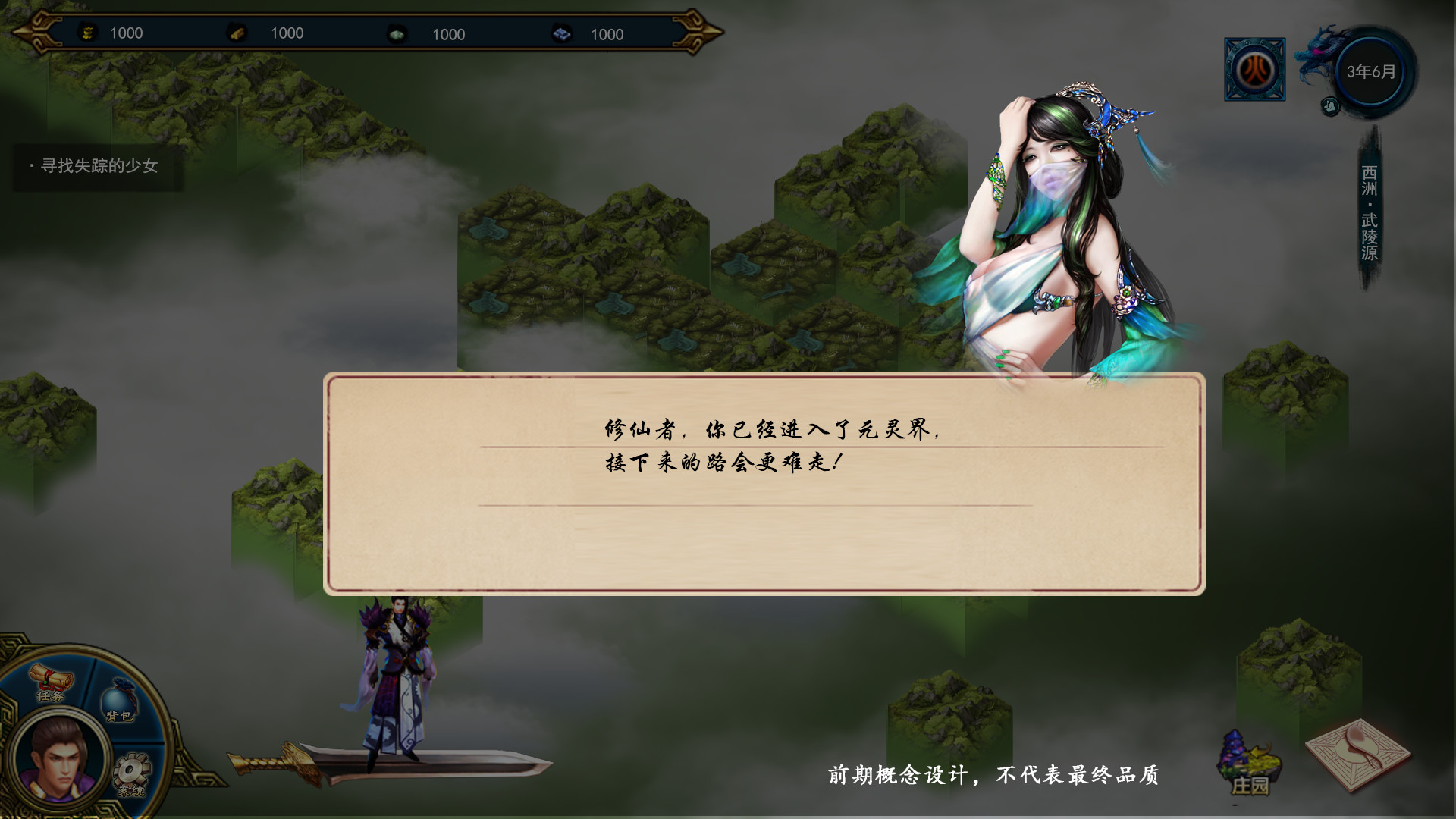Click the fourth resource icon in top bar

coord(560,33)
